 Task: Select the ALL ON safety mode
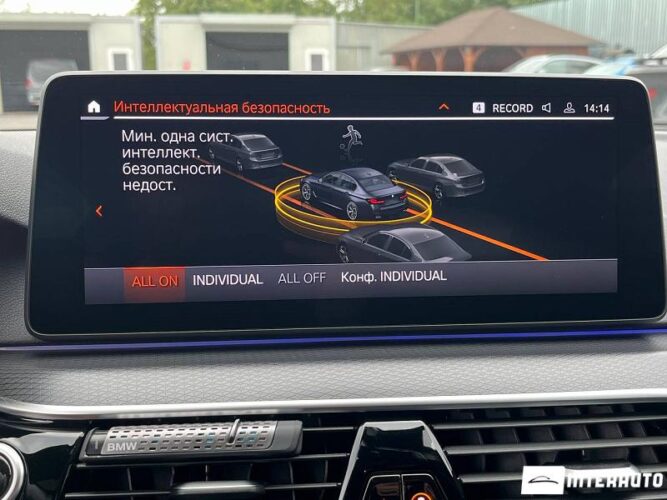(154, 281)
